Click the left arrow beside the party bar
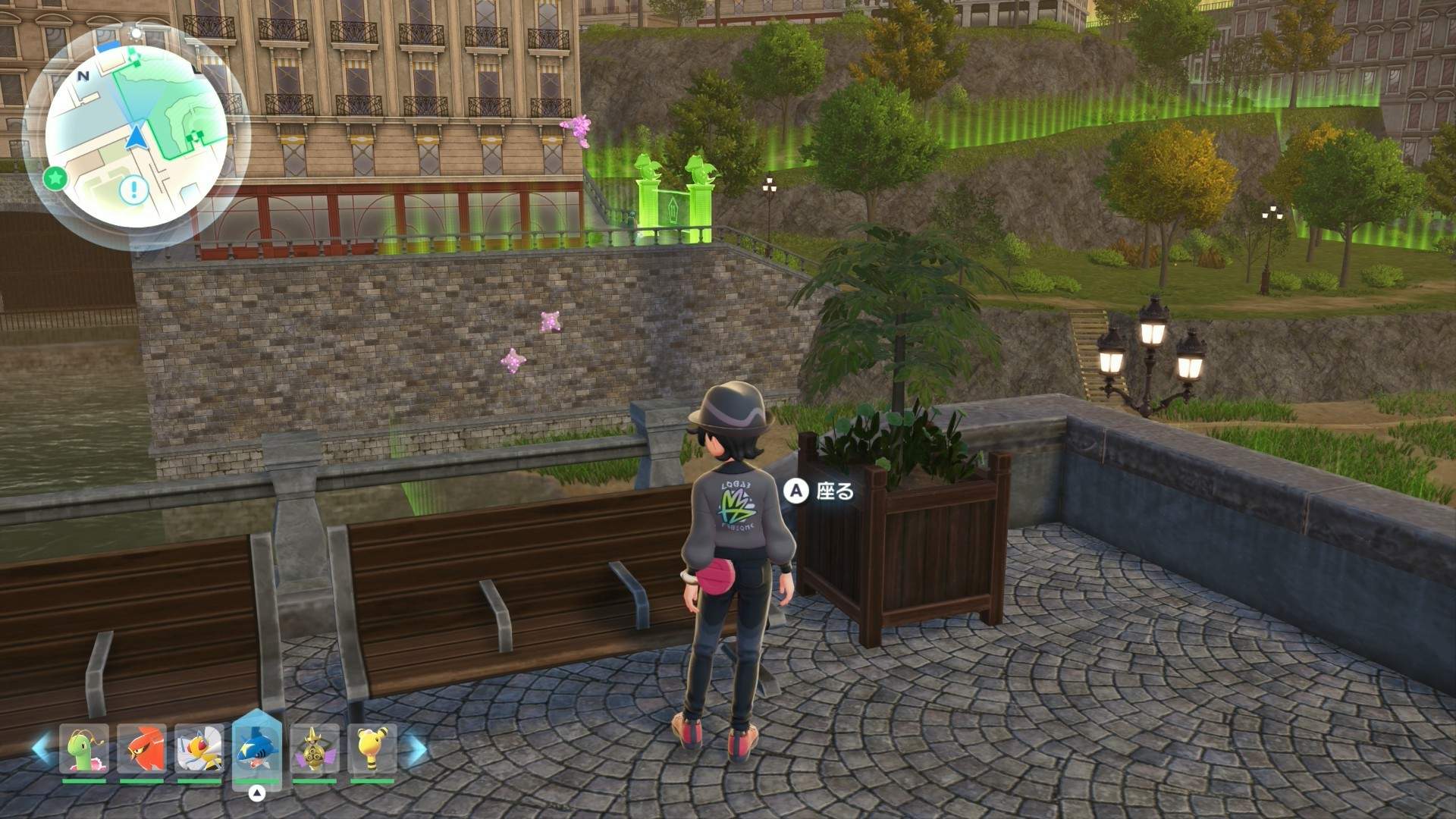This screenshot has height=819, width=1456. [x=41, y=748]
